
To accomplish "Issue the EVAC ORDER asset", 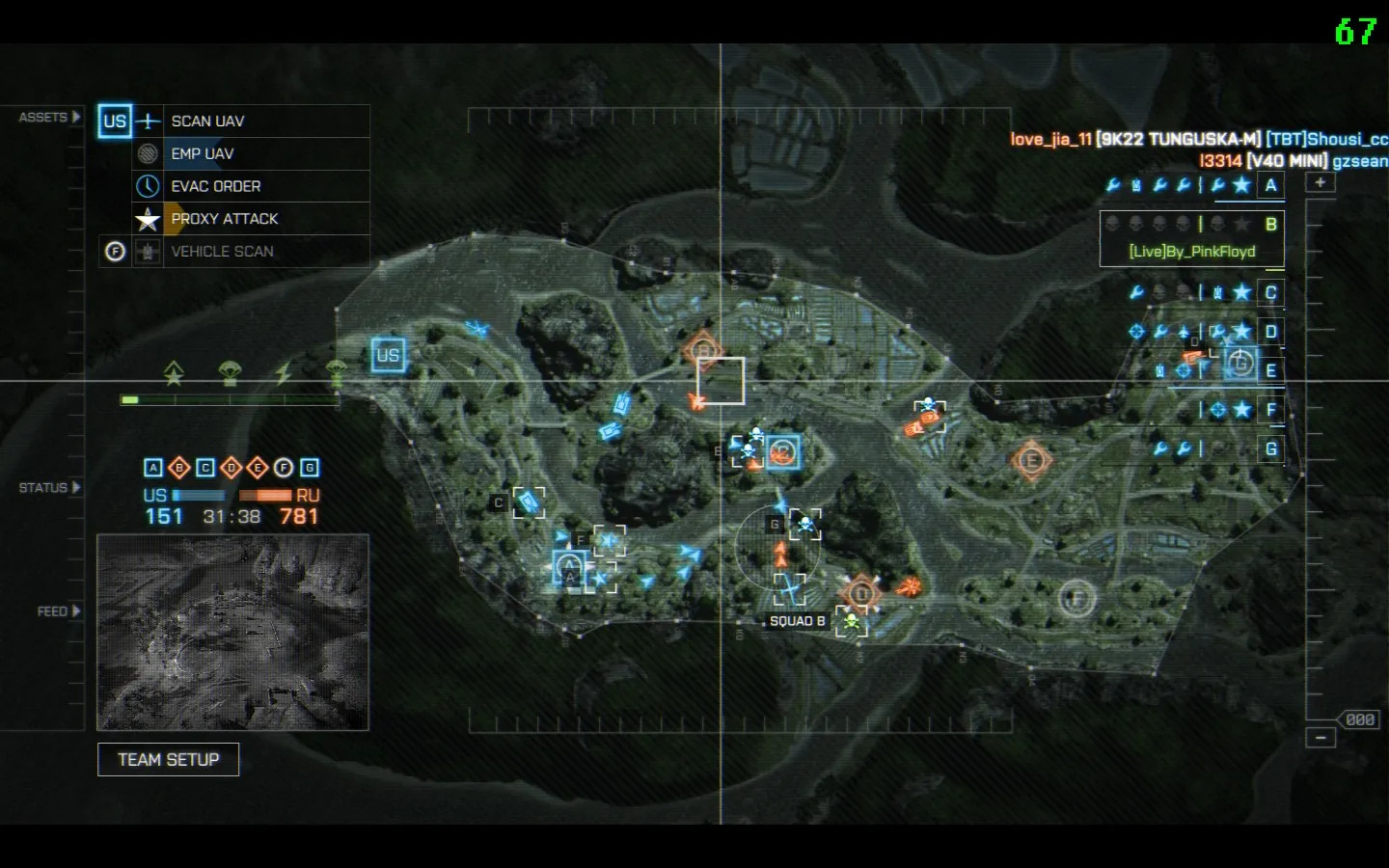I will coord(215,186).
